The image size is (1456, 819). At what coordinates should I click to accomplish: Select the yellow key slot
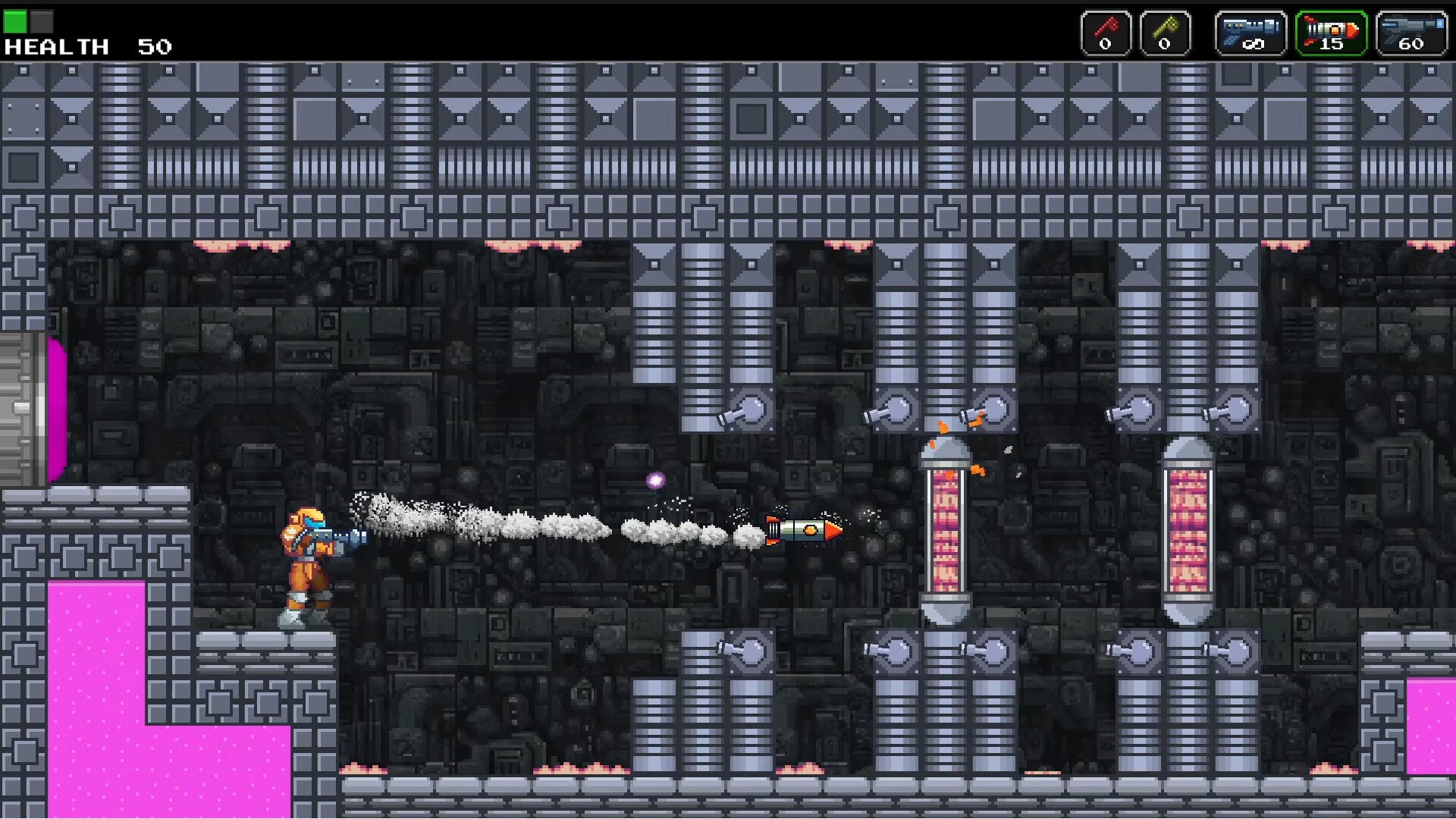pyautogui.click(x=1165, y=33)
